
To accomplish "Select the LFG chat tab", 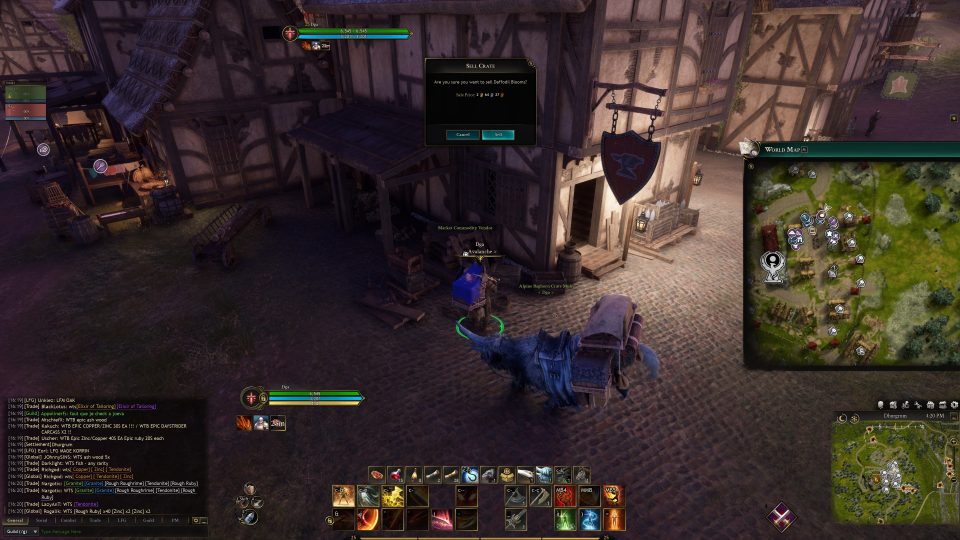I will point(121,520).
